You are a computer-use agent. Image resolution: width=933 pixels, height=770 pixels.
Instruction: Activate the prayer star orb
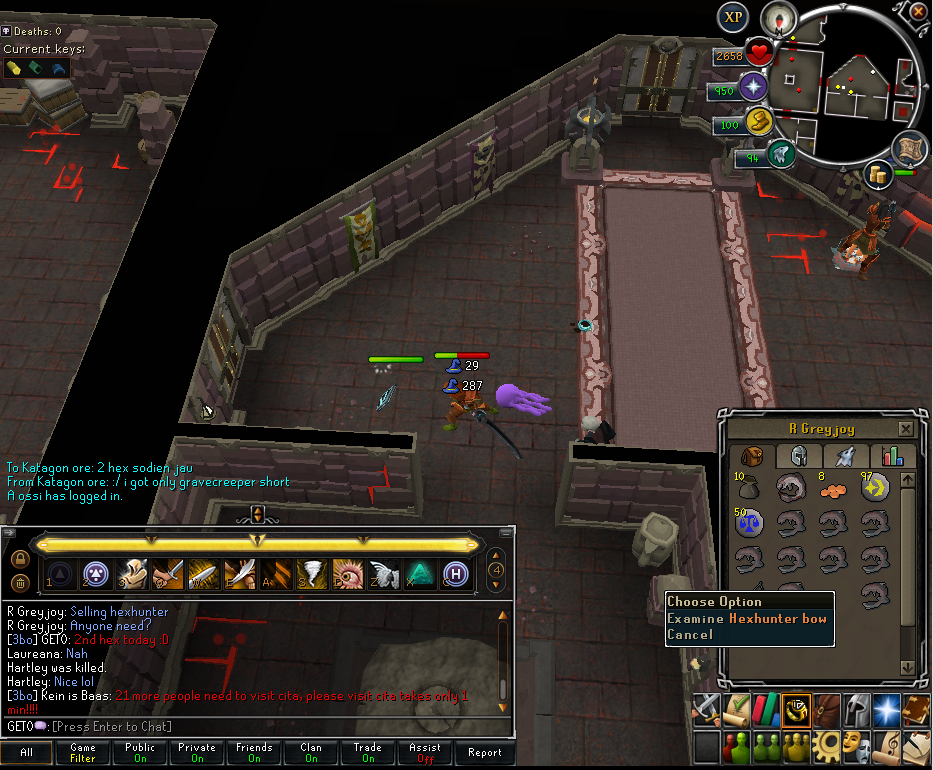coord(753,88)
